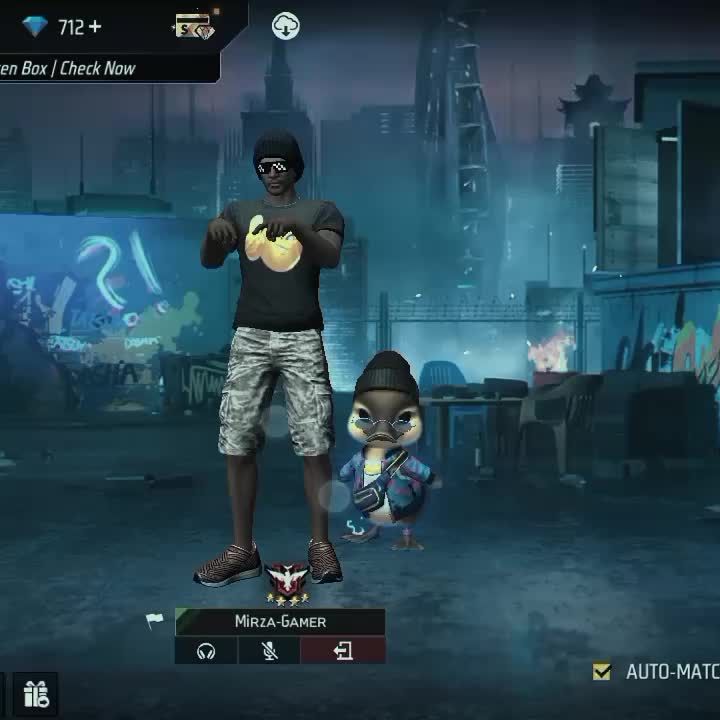Toggle the headphone speaker button

pyautogui.click(x=206, y=651)
